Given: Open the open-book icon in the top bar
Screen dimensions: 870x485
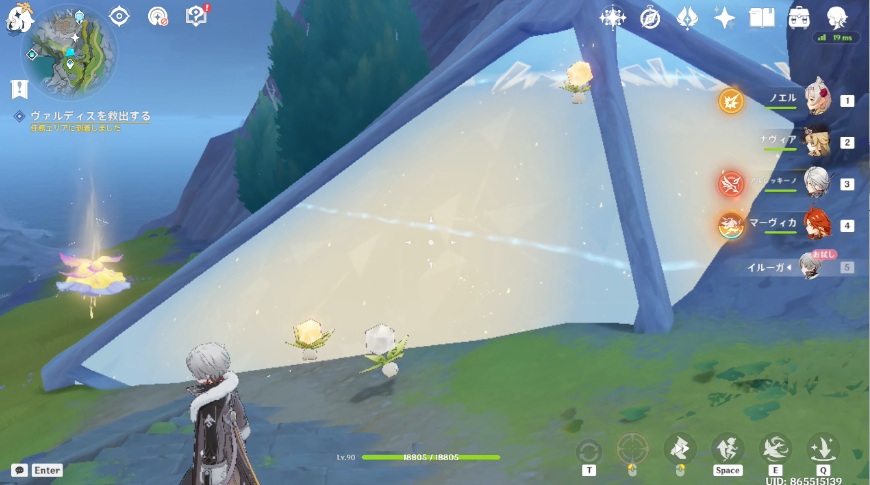Looking at the screenshot, I should (x=763, y=18).
